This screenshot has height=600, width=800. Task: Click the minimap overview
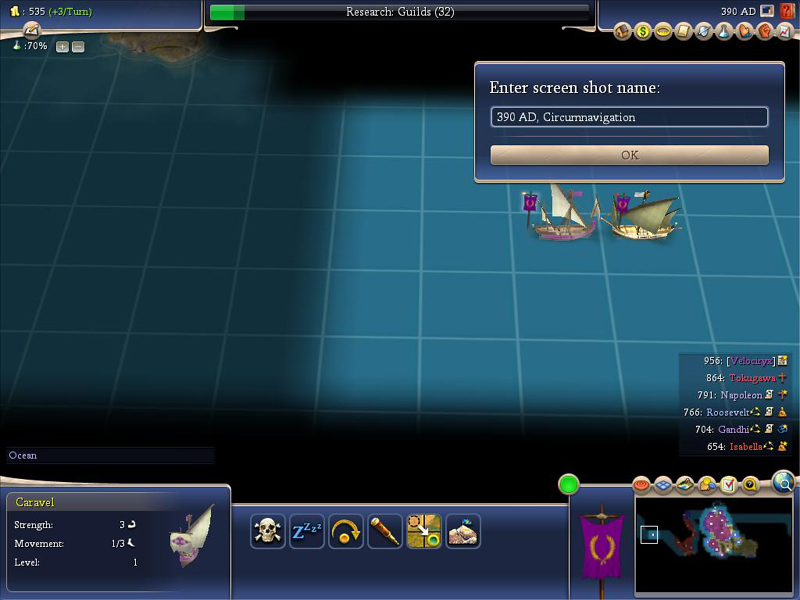pyautogui.click(x=713, y=543)
